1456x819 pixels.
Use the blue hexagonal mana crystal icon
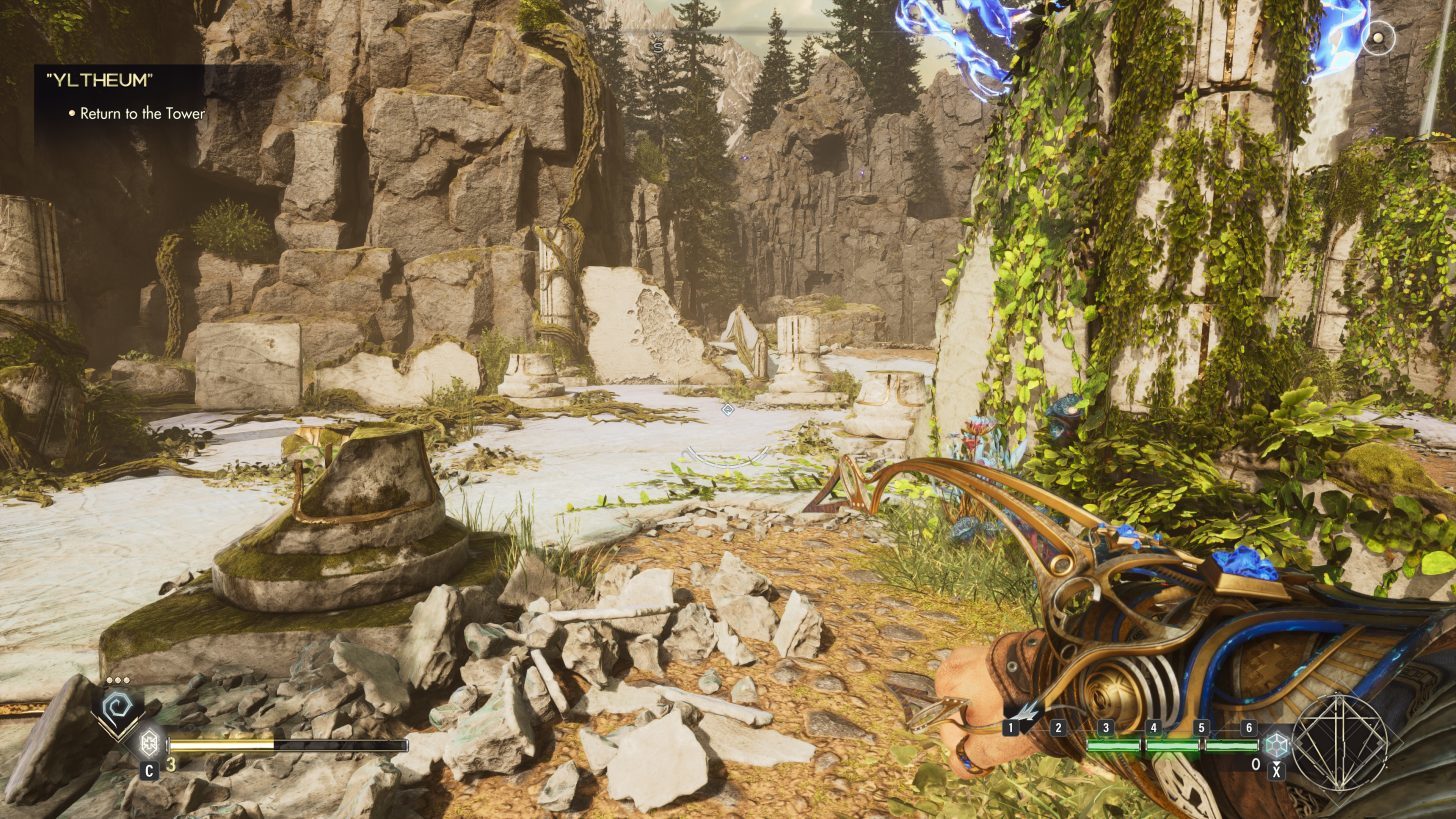[x=1276, y=744]
